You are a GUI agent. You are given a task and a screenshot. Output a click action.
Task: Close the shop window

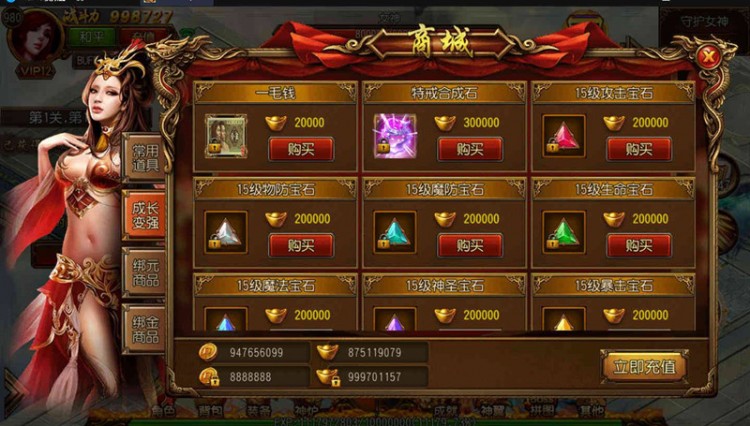tap(708, 56)
